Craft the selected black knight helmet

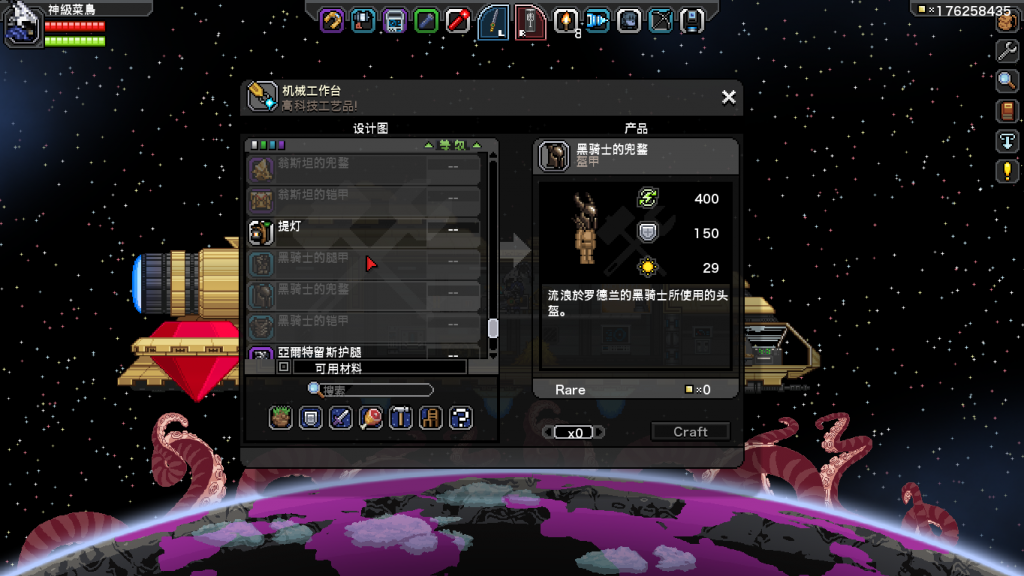(690, 432)
